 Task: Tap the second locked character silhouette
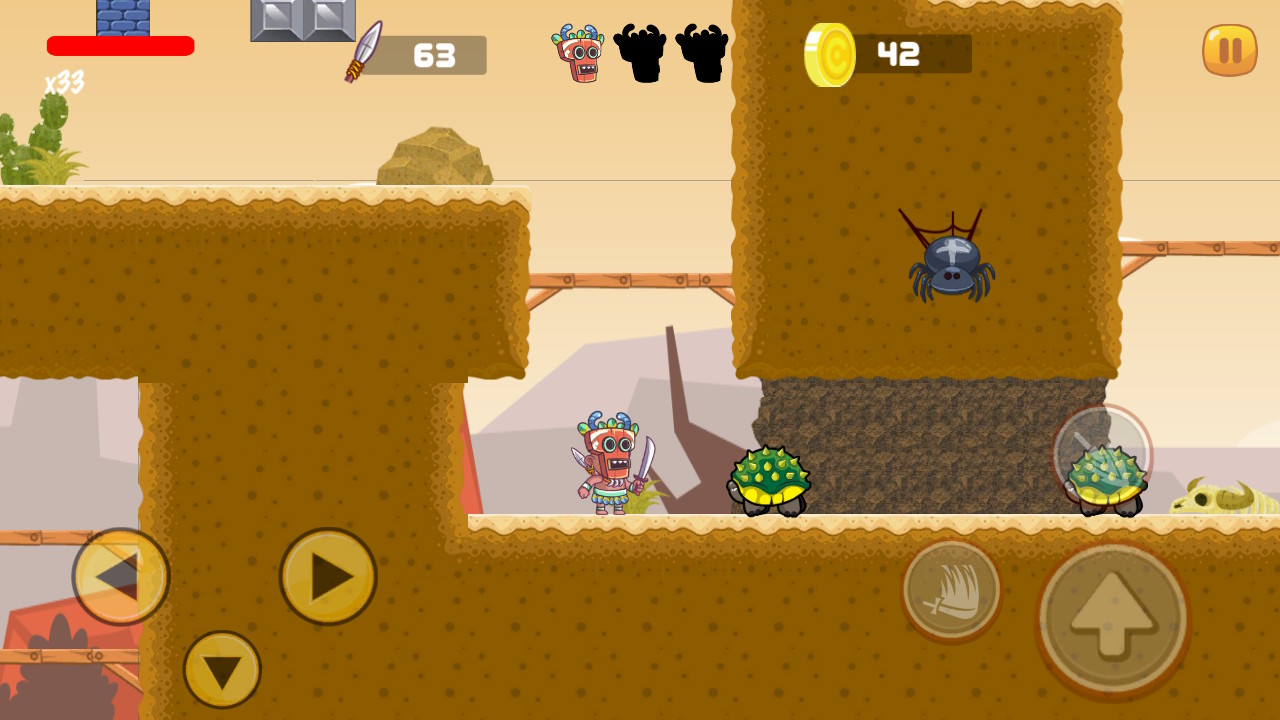(x=702, y=53)
